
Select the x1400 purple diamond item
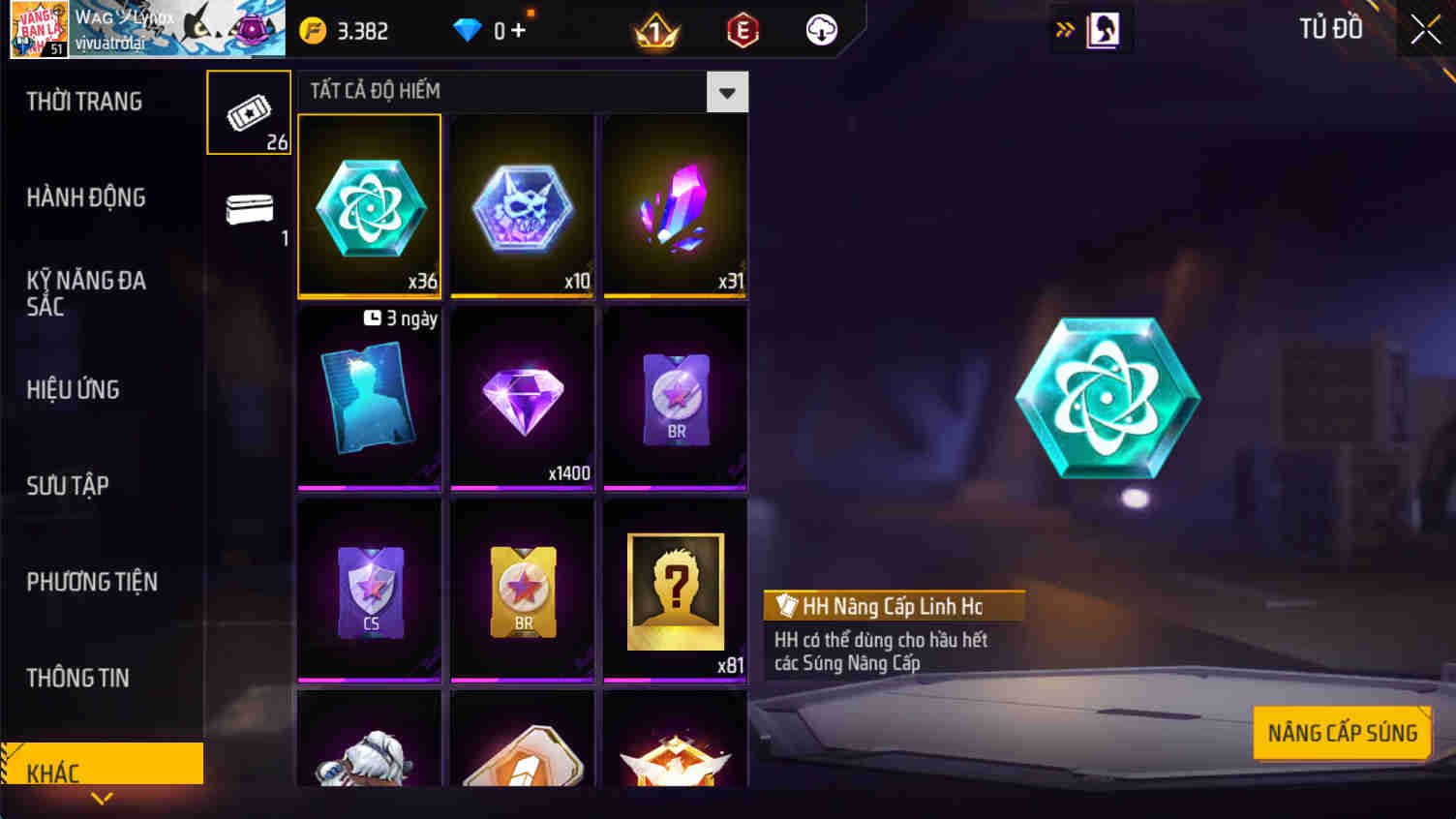click(522, 397)
